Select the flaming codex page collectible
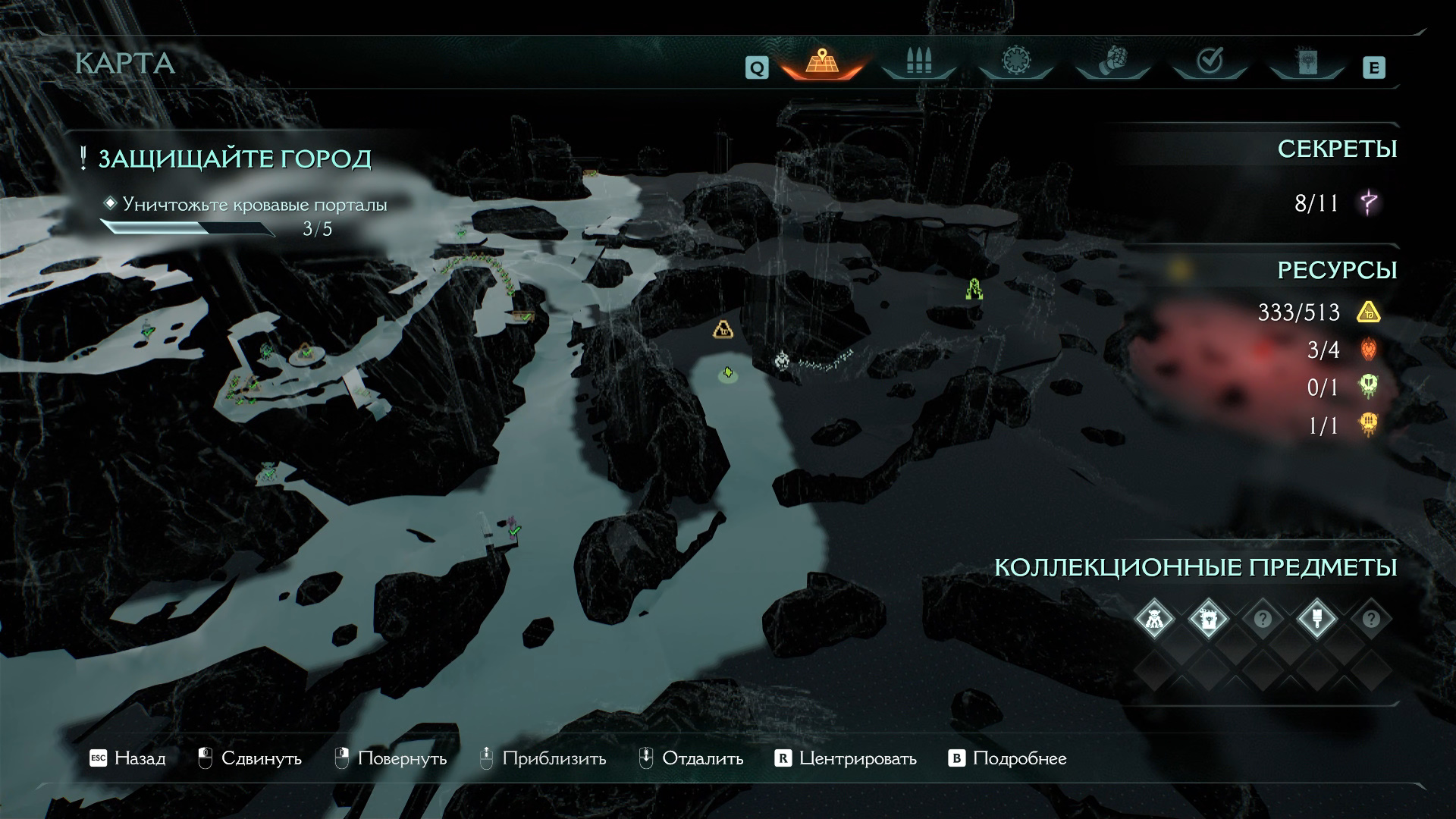Screen dimensions: 1456x819 click(1208, 620)
